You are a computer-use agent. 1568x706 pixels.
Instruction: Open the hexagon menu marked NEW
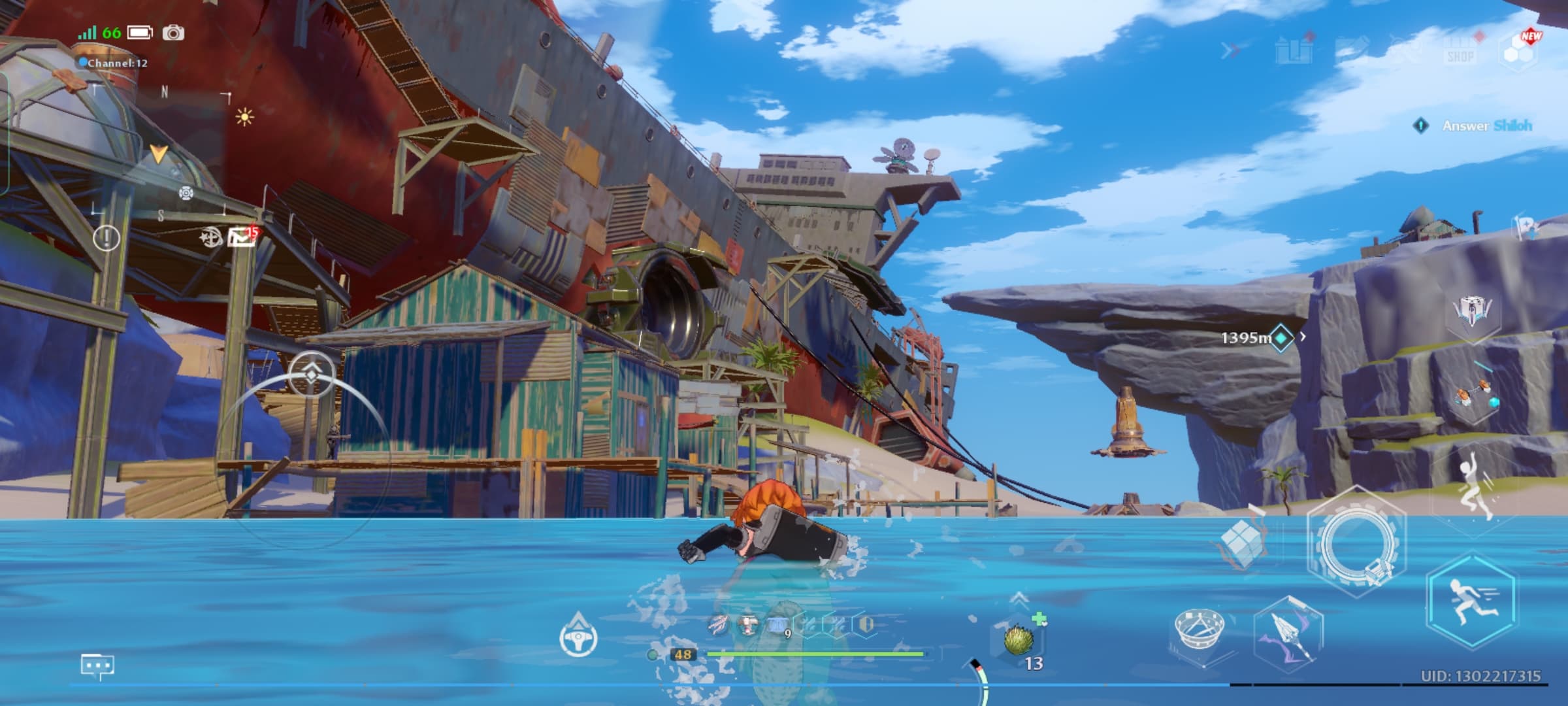(1520, 50)
